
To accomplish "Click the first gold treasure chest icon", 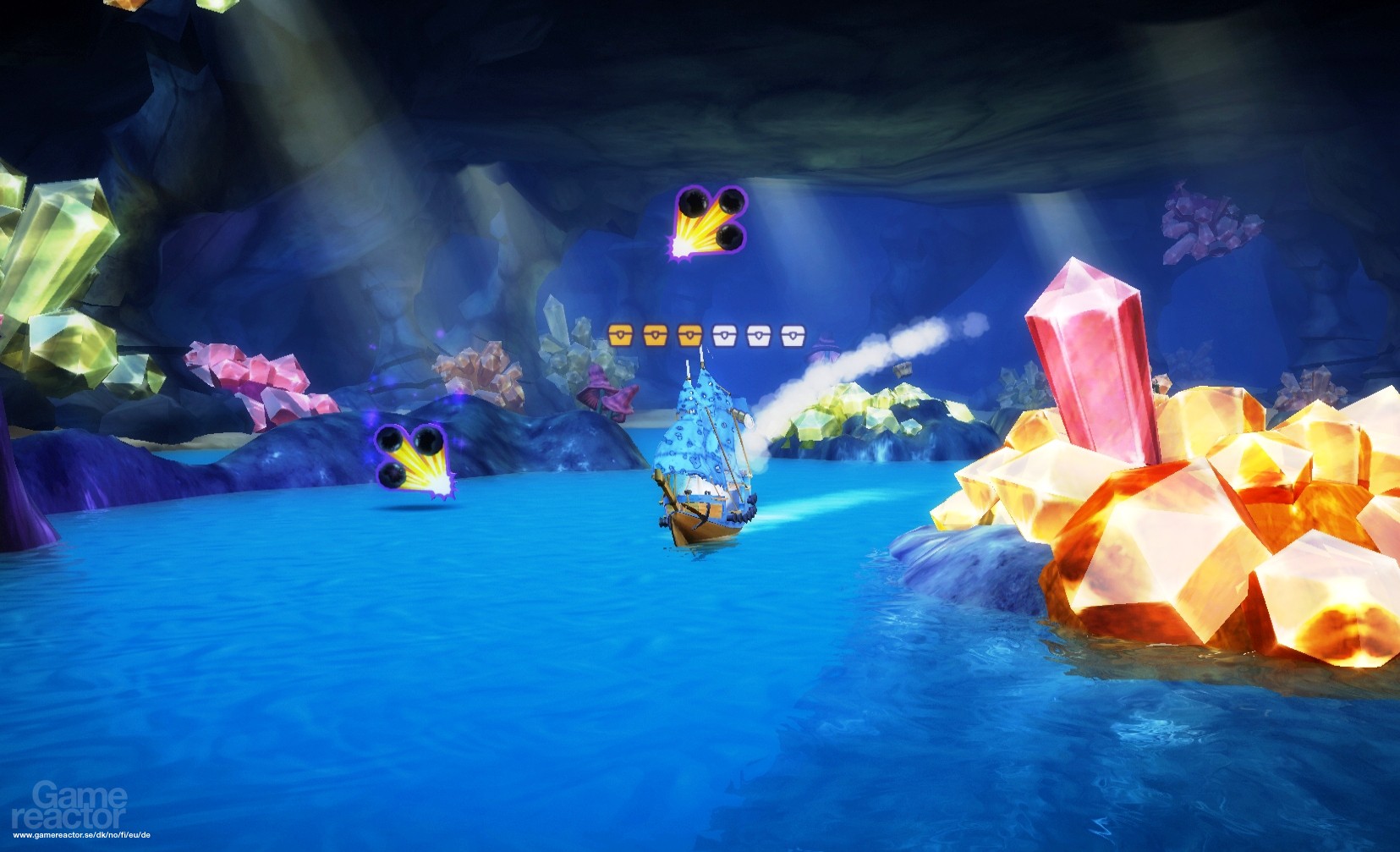I will point(619,335).
